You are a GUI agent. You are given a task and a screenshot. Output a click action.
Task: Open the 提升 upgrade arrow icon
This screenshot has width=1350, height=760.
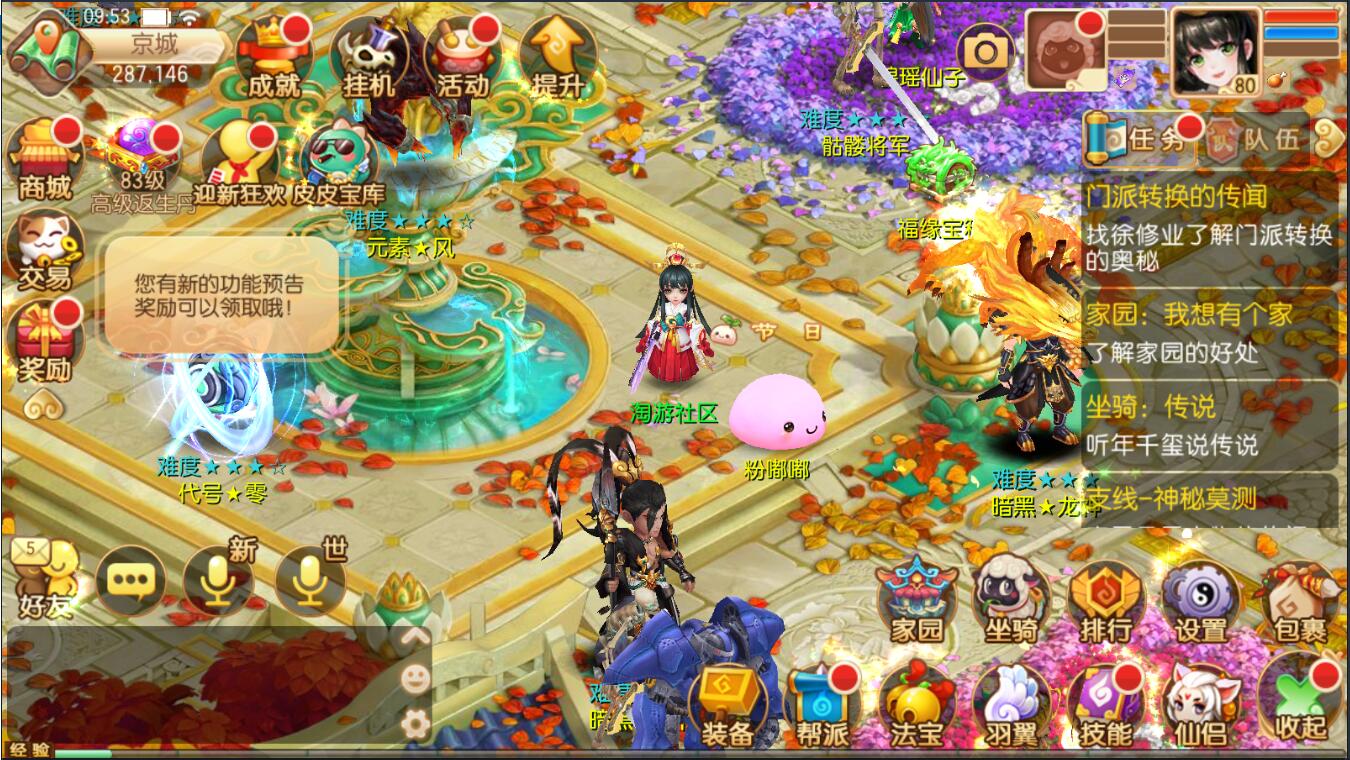557,58
